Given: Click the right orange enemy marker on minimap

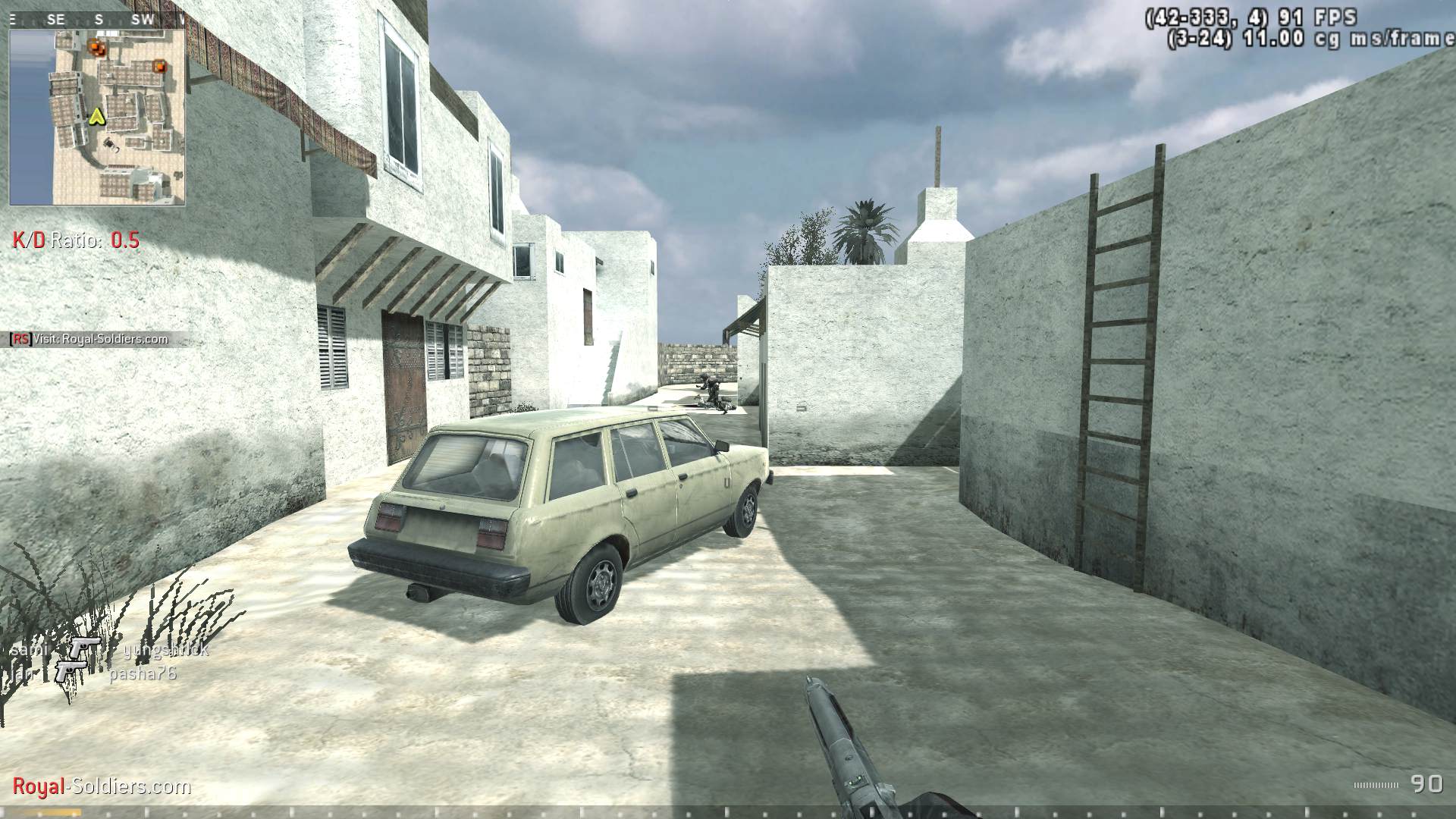Looking at the screenshot, I should tap(159, 67).
